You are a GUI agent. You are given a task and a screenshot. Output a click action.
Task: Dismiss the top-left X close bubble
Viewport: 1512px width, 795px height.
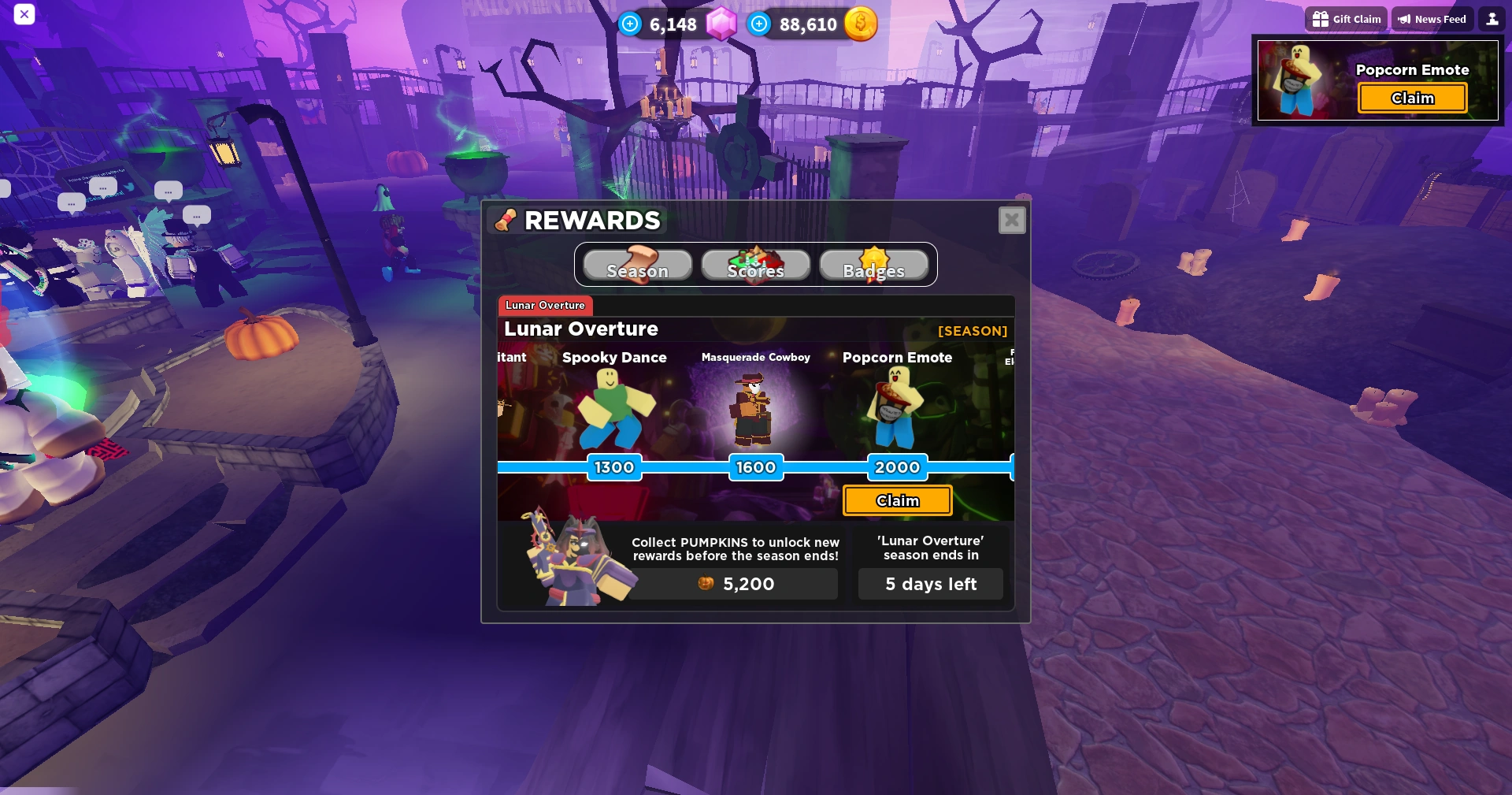pyautogui.click(x=24, y=14)
